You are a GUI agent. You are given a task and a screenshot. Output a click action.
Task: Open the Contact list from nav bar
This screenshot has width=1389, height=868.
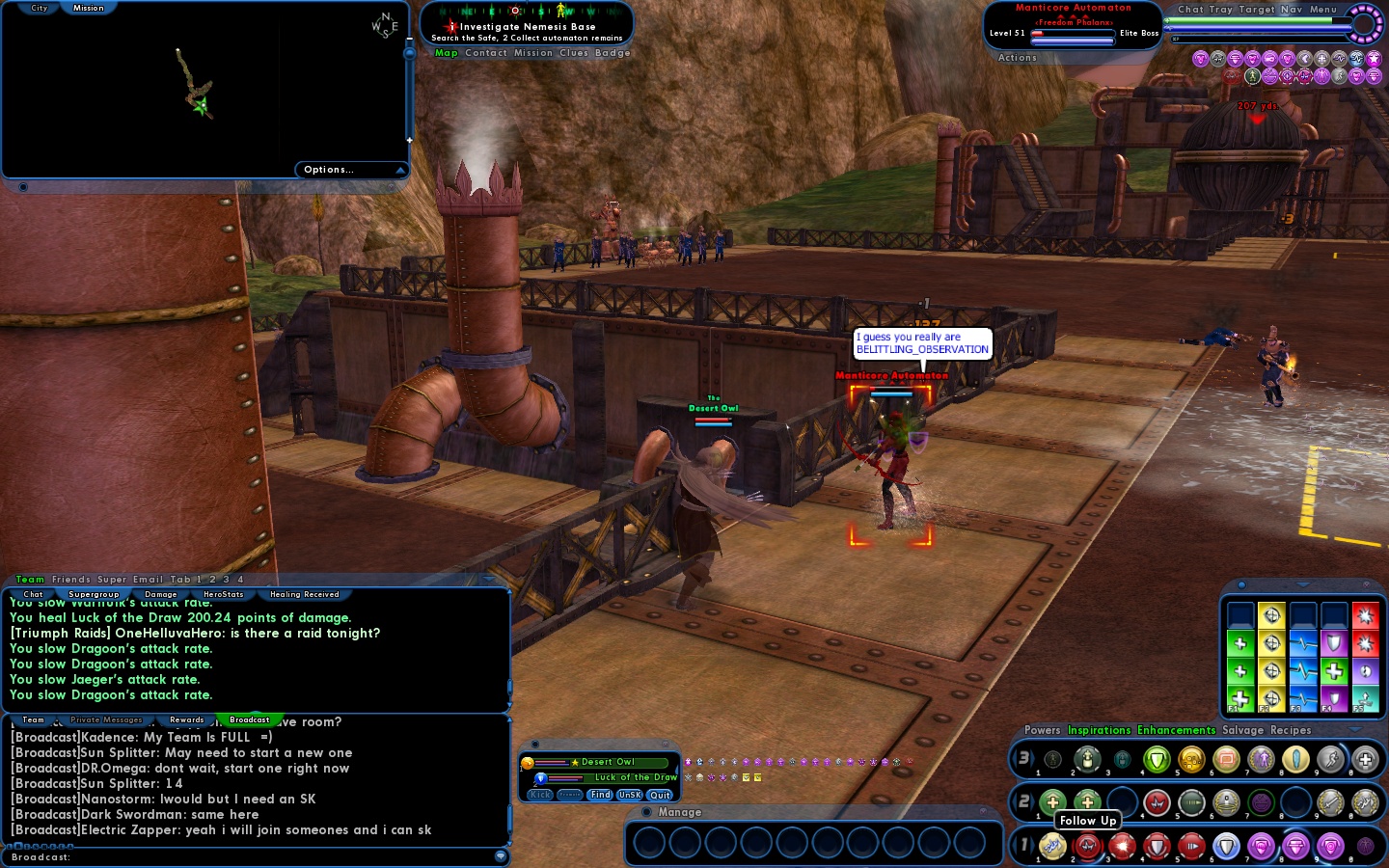click(485, 53)
